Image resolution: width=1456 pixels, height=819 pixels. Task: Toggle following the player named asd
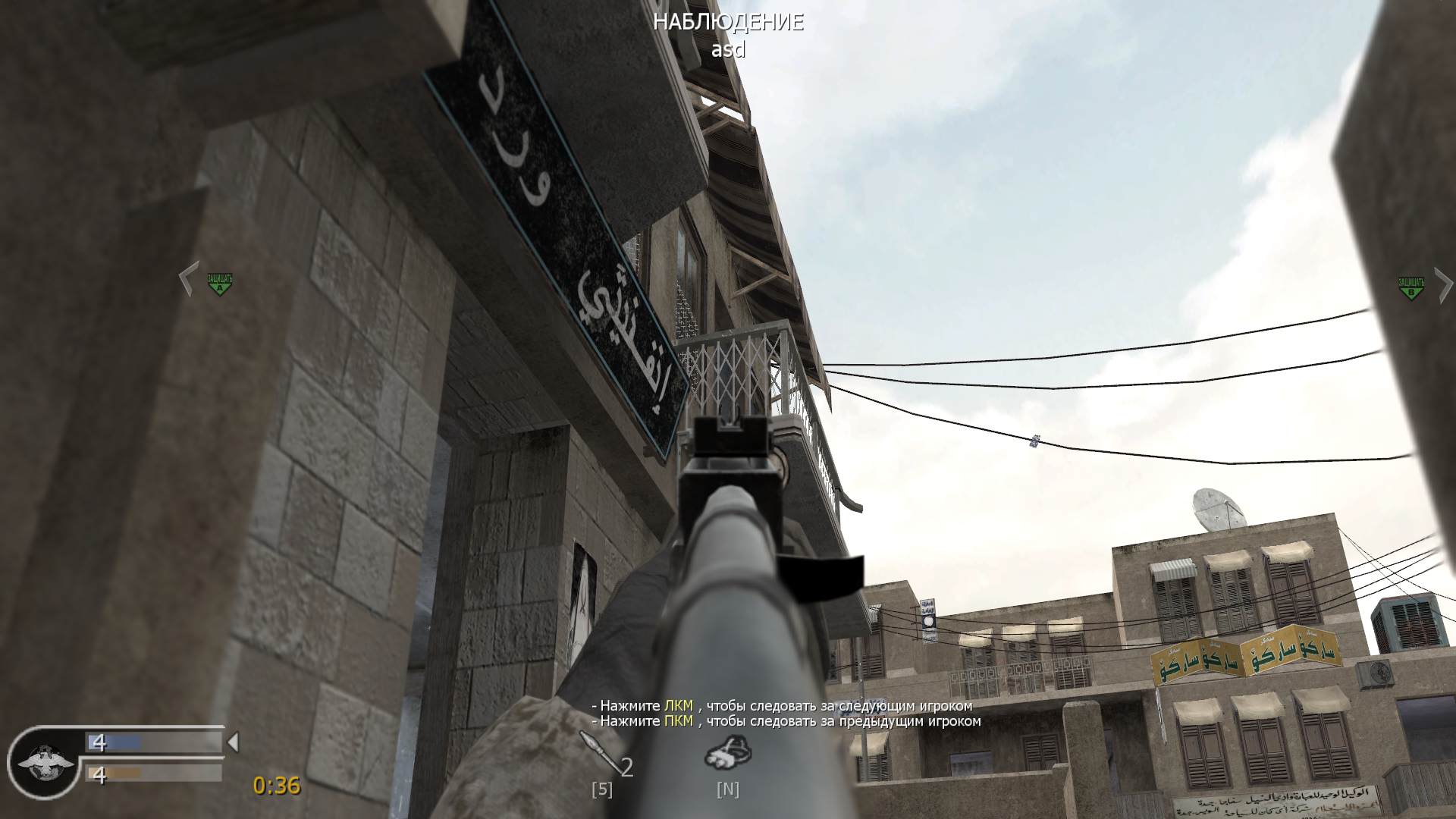click(x=727, y=52)
